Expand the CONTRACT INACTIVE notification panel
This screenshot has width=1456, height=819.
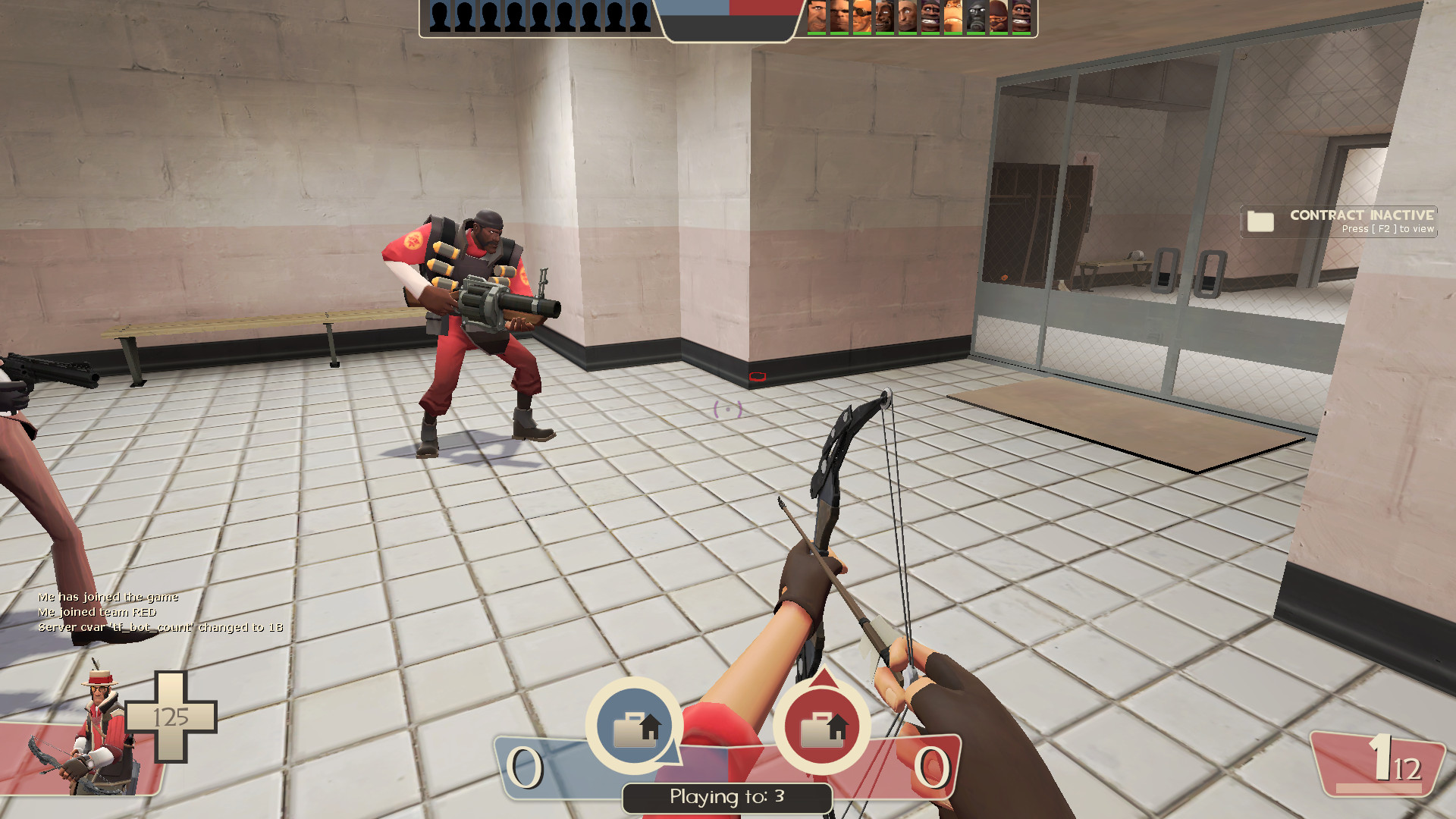1338,222
